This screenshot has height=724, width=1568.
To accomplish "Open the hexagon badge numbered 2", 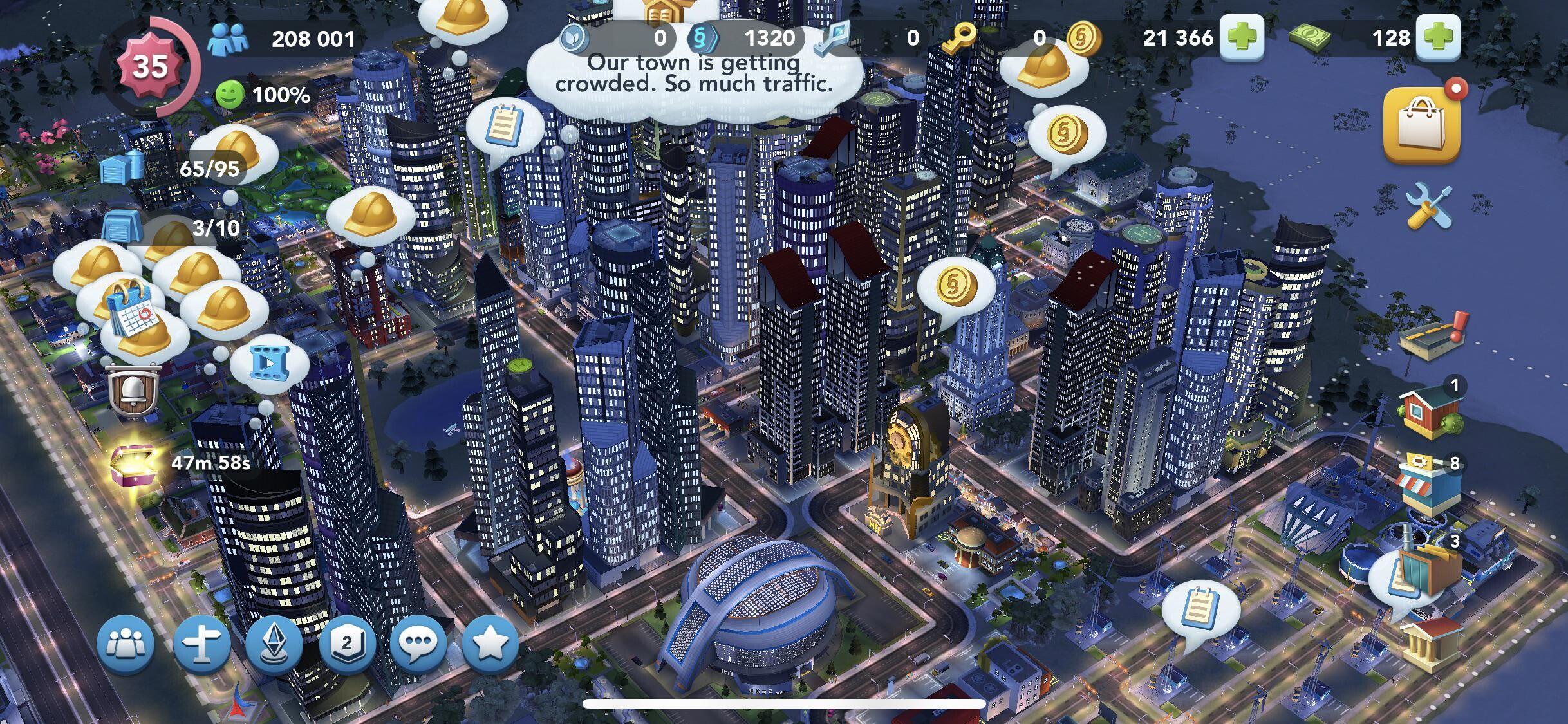I will [347, 644].
